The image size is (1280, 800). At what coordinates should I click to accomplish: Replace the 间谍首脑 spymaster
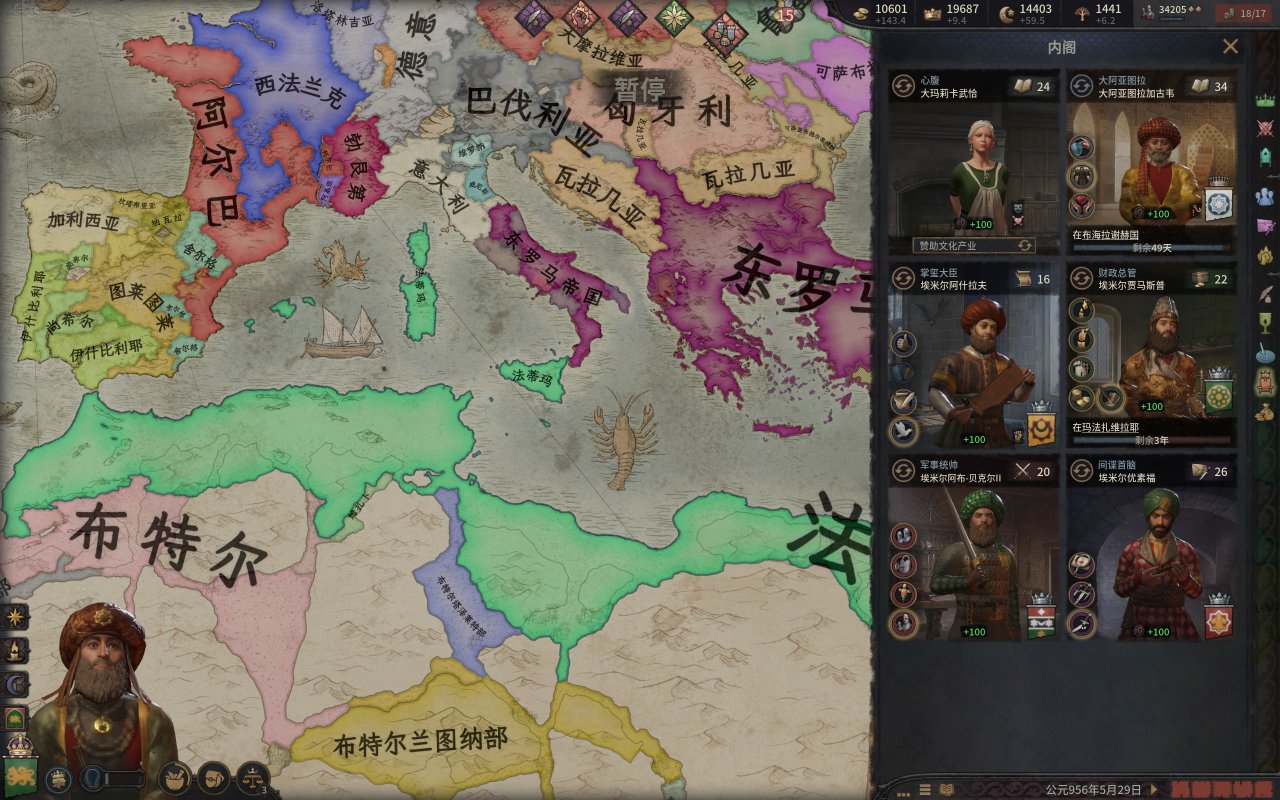[1080, 470]
